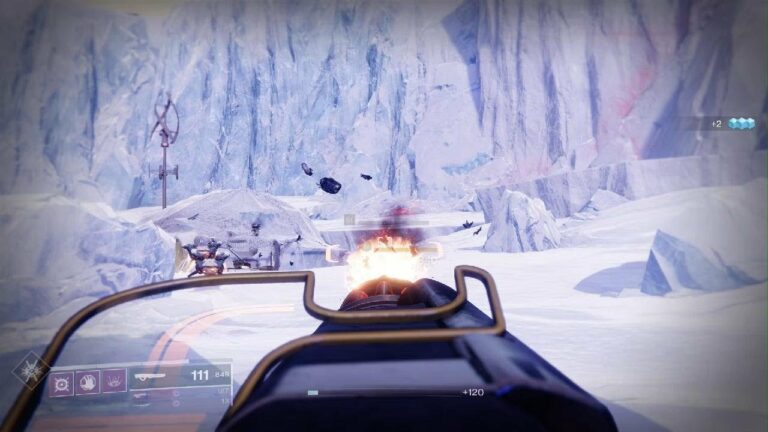Image resolution: width=768 pixels, height=432 pixels.
Task: Click the blue Glimmer pickup icon
Action: pyautogui.click(x=741, y=123)
